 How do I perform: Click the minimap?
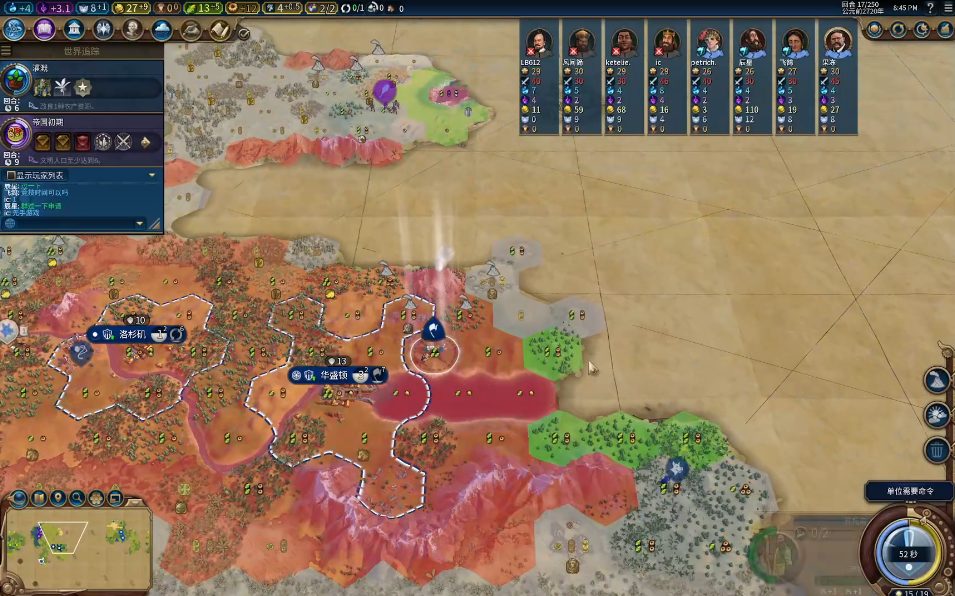[x=76, y=546]
